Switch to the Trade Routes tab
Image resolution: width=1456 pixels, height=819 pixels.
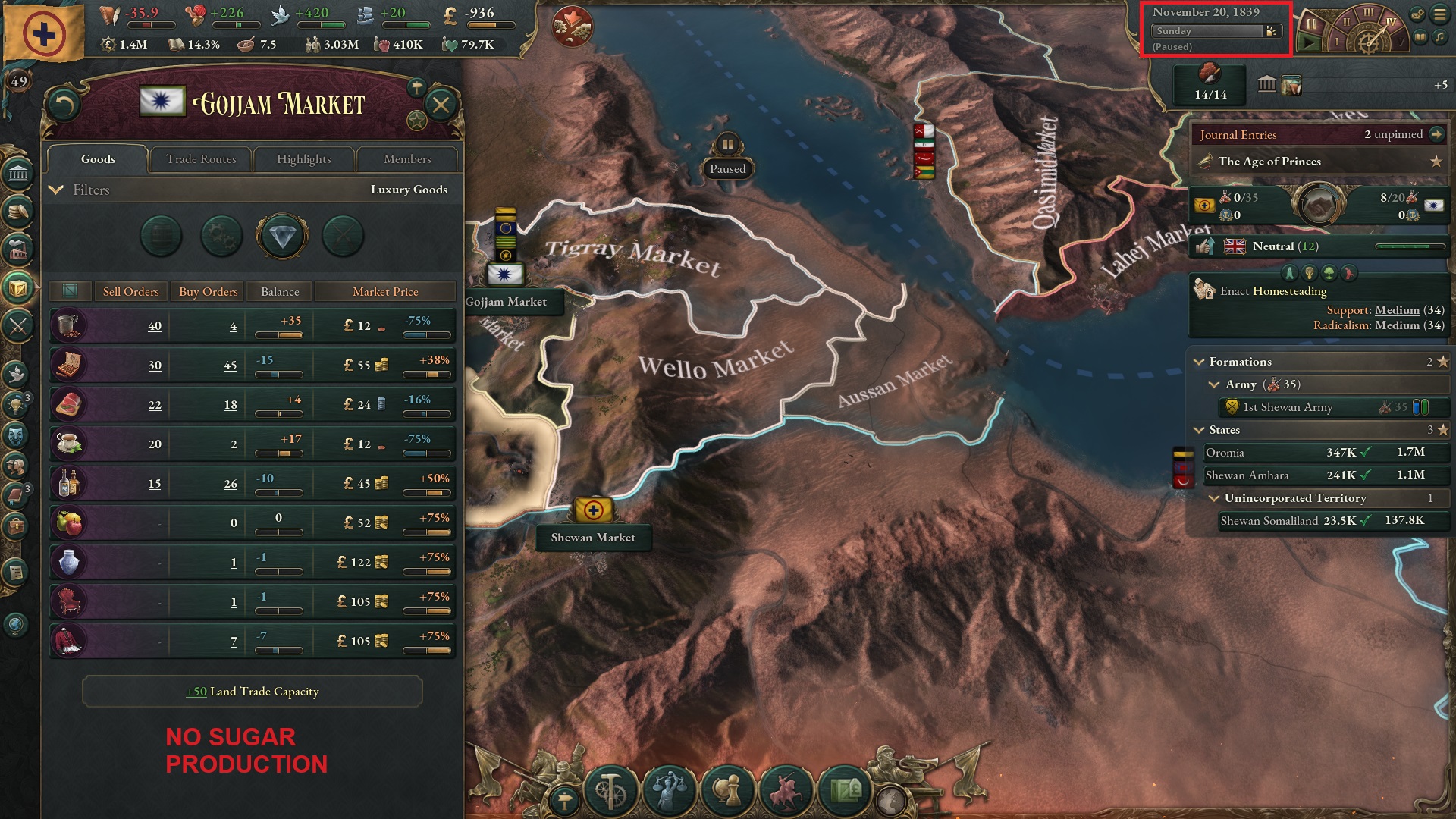tap(200, 159)
